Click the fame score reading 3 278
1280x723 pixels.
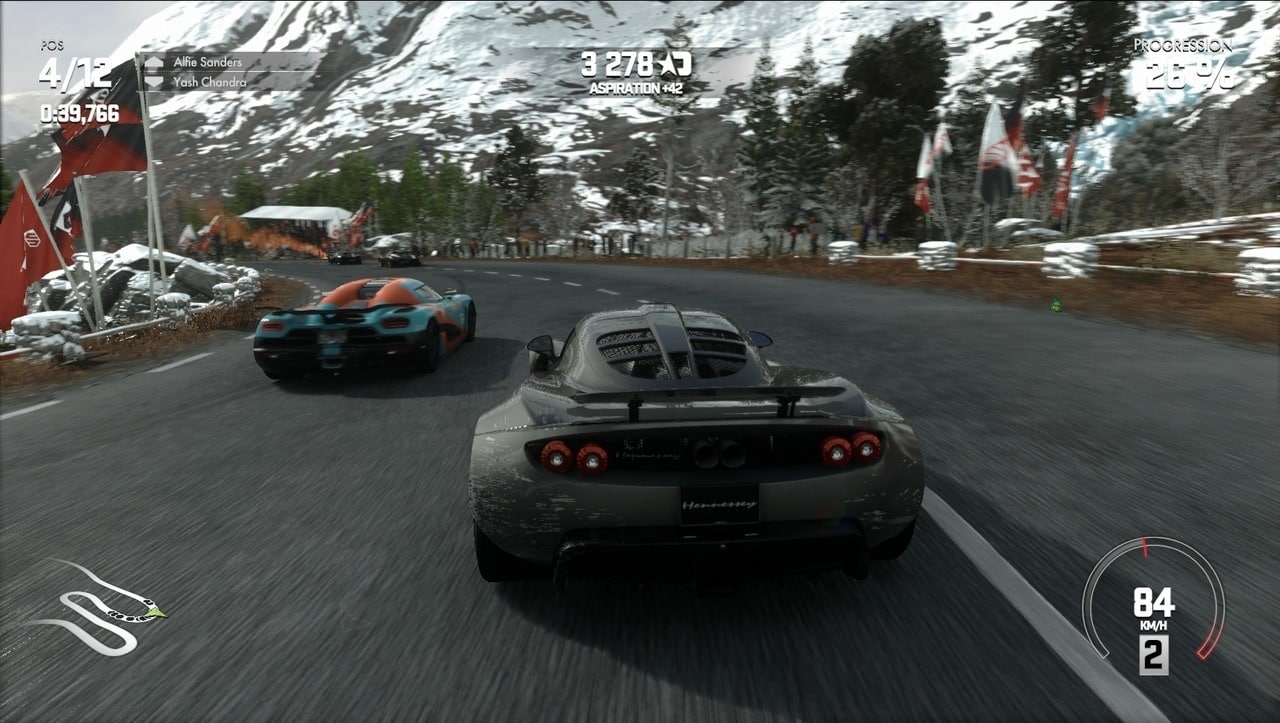point(615,63)
